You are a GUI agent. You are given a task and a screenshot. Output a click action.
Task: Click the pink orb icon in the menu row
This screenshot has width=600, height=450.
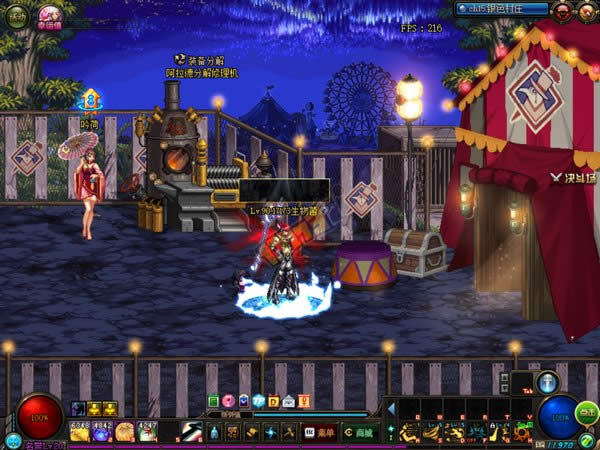click(228, 401)
